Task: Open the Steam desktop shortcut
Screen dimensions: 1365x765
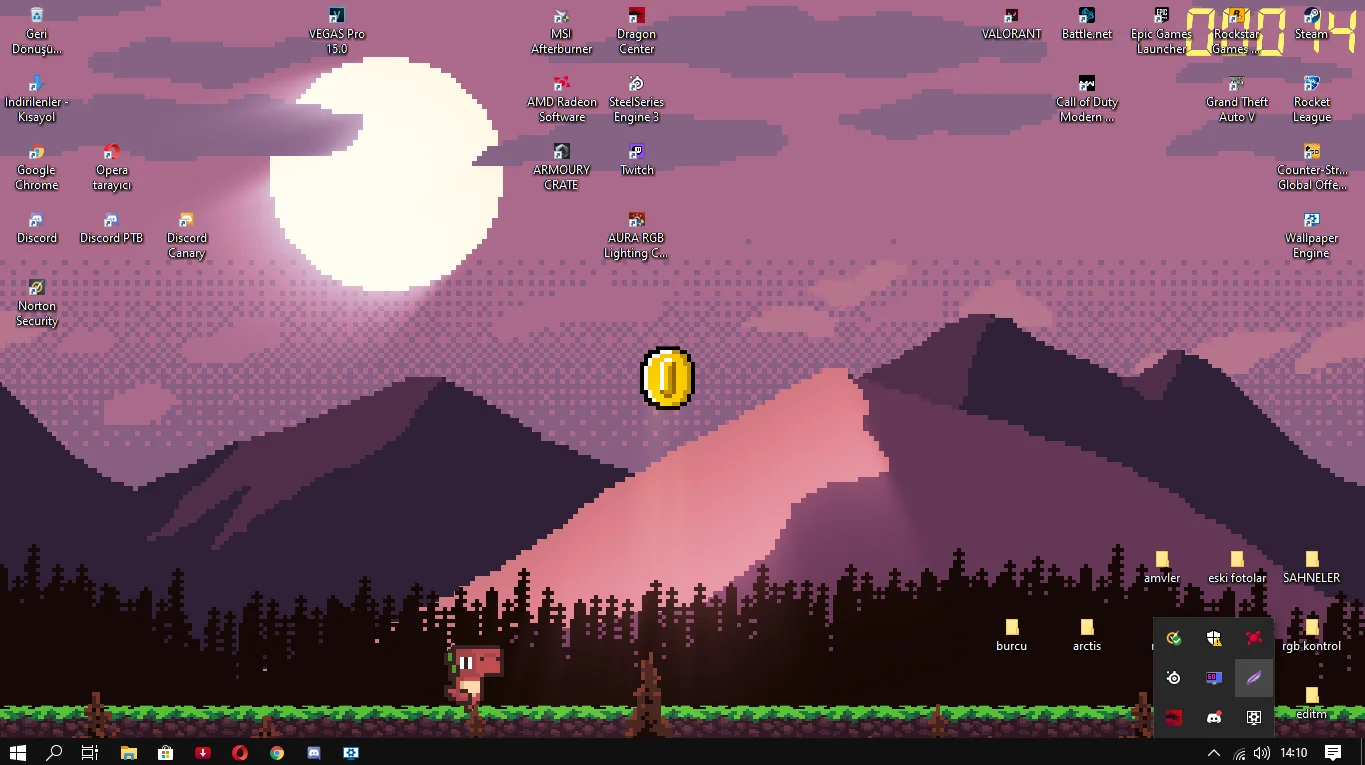Action: tap(1311, 22)
